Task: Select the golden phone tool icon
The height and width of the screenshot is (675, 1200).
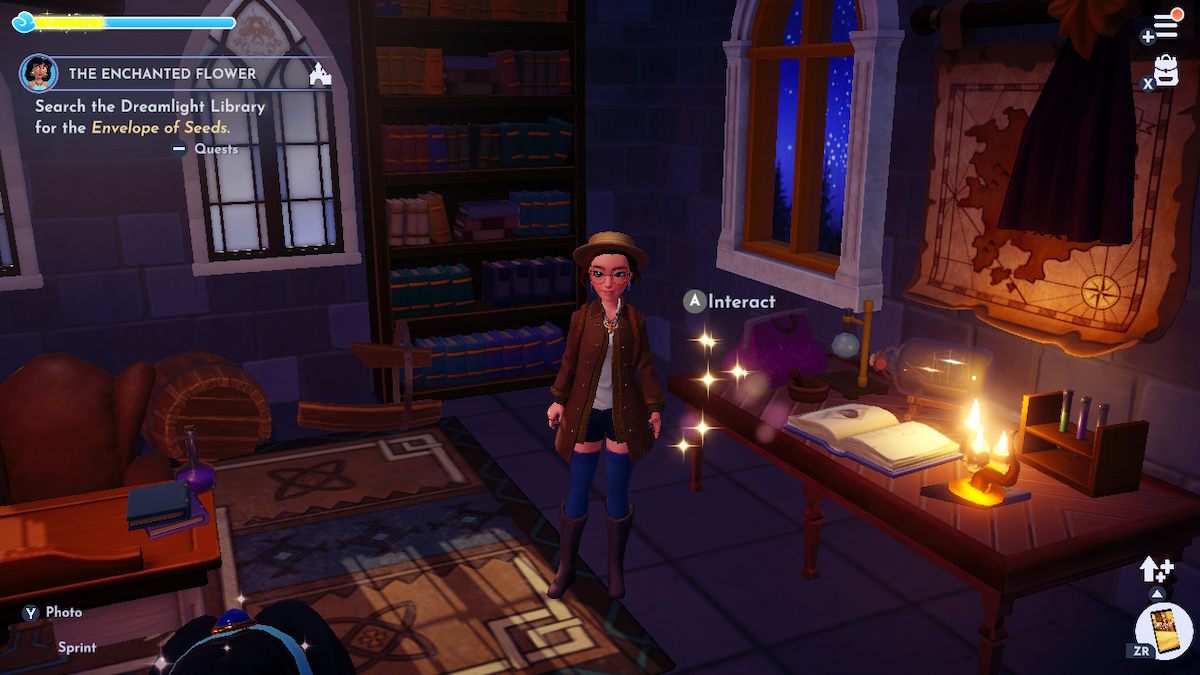Action: (1165, 630)
